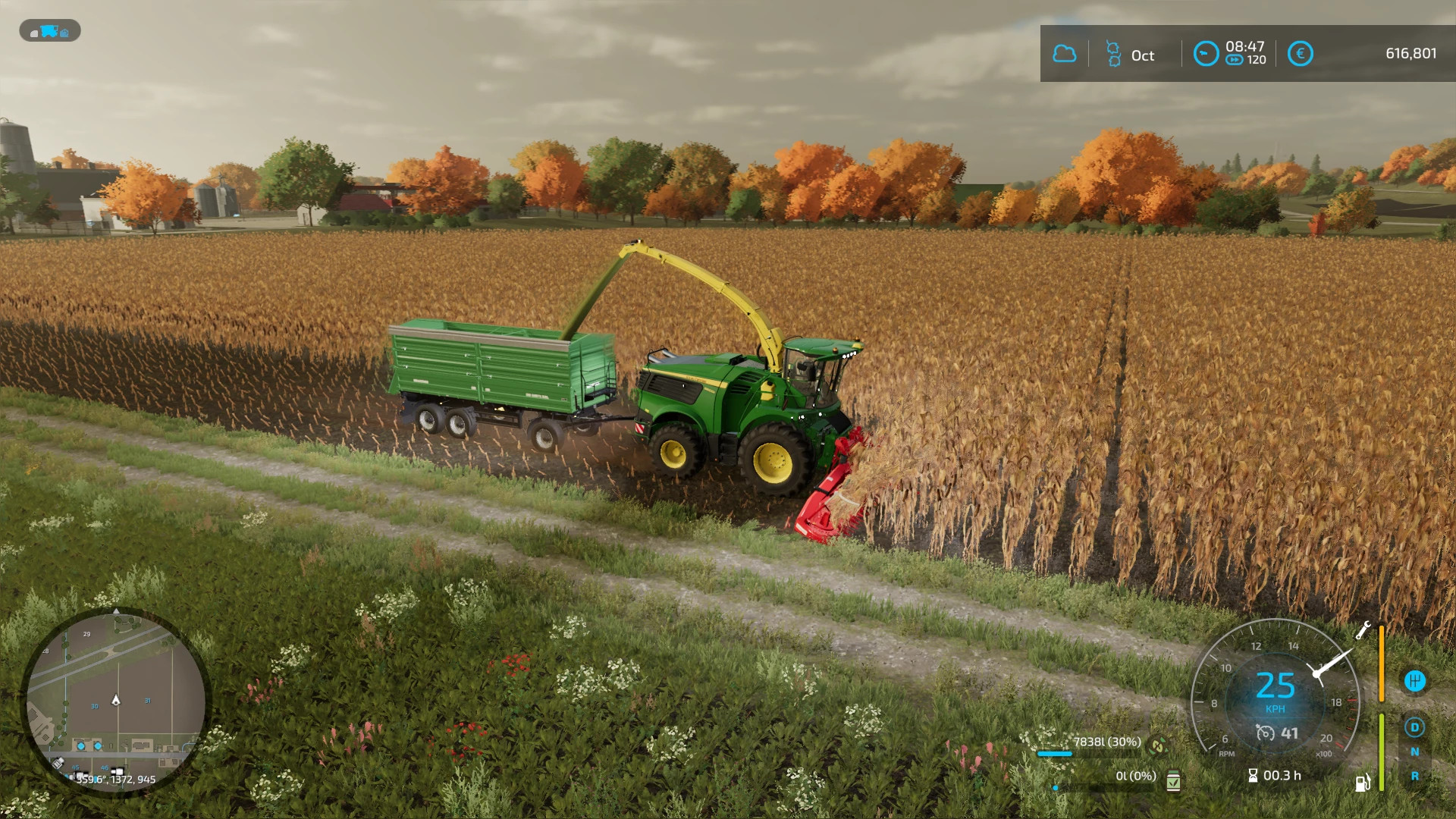The height and width of the screenshot is (819, 1456).
Task: Switch to the harvester vehicle tab top-left
Action: point(49,32)
